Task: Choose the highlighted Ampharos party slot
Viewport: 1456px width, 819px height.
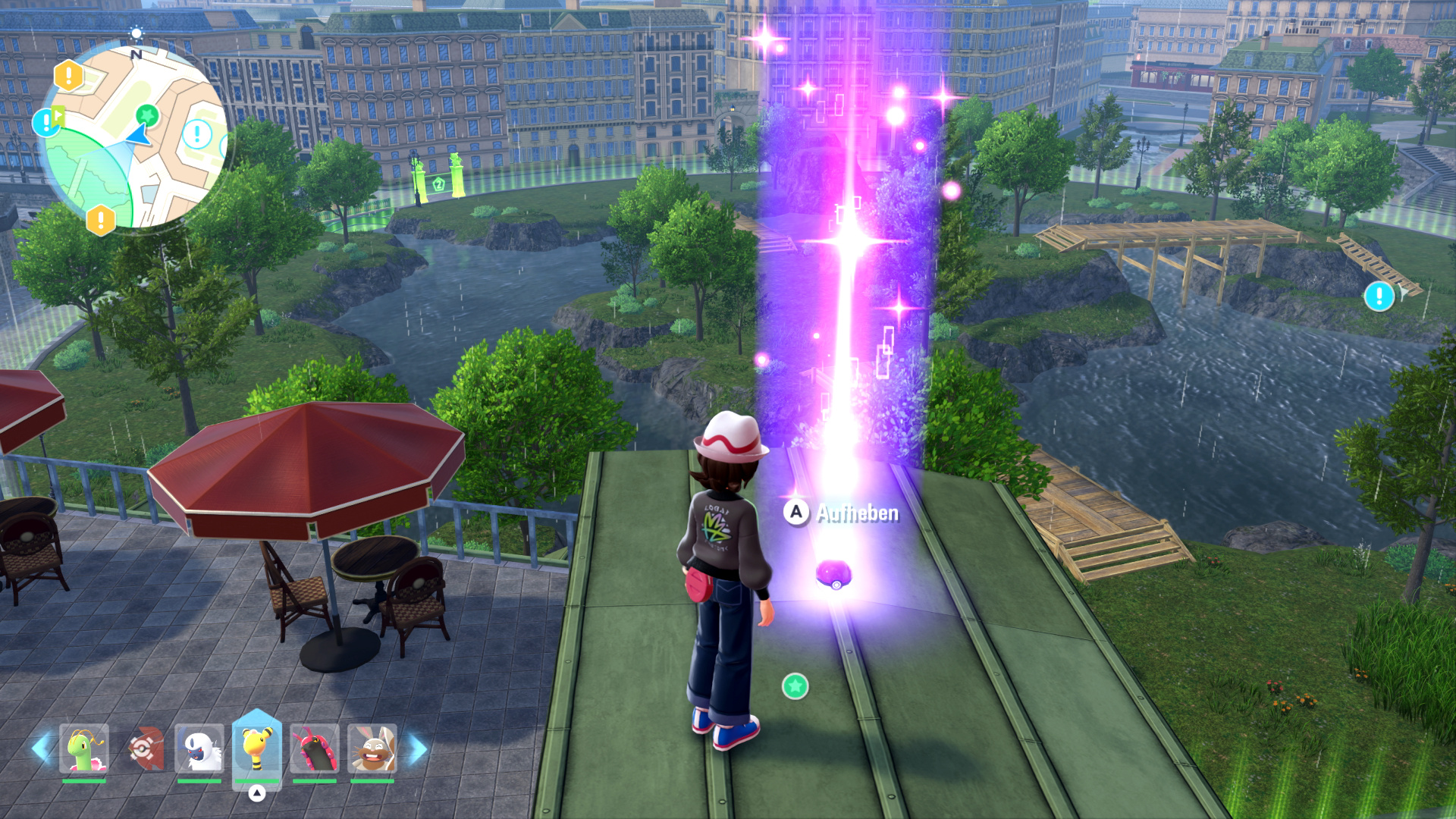Action: 257,748
